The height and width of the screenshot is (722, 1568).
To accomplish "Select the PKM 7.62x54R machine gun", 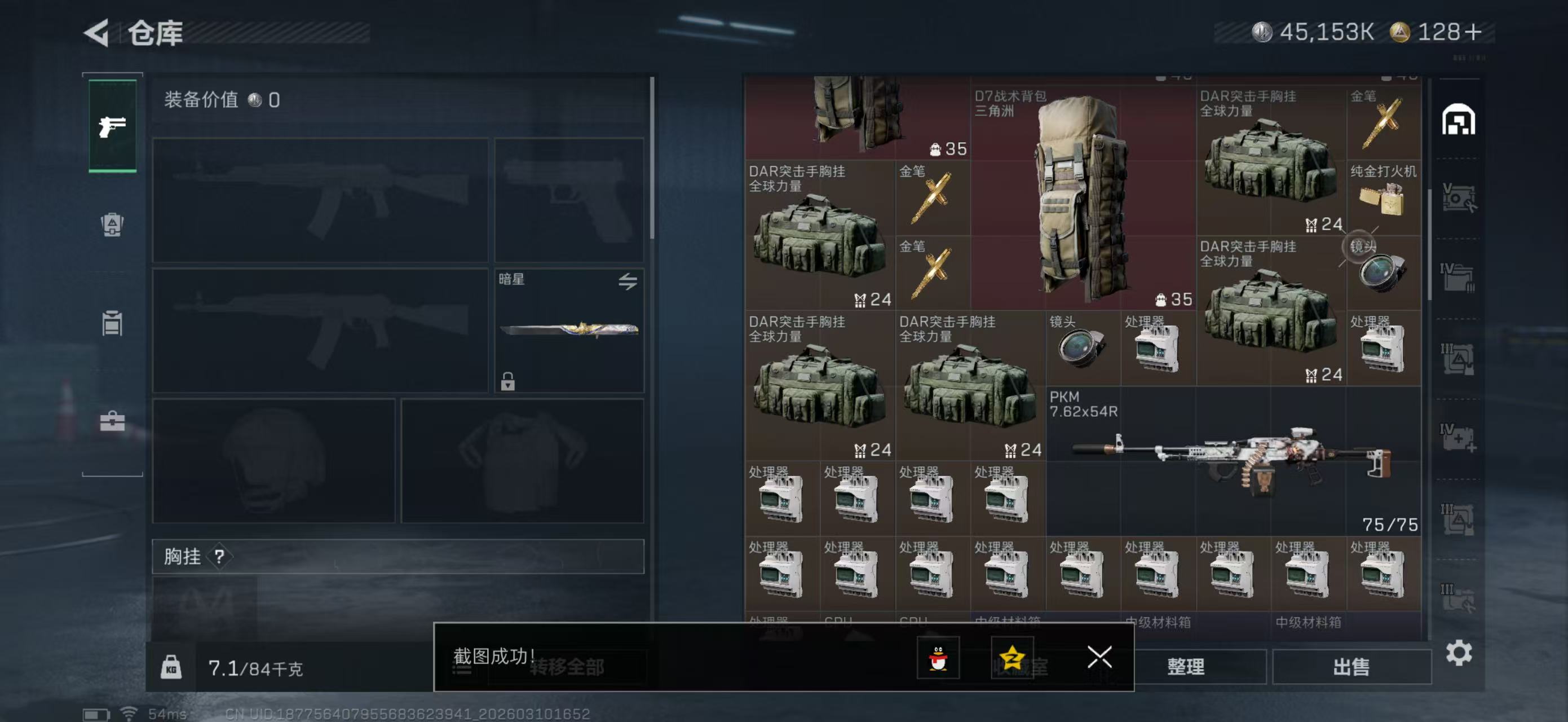I will tap(1233, 461).
